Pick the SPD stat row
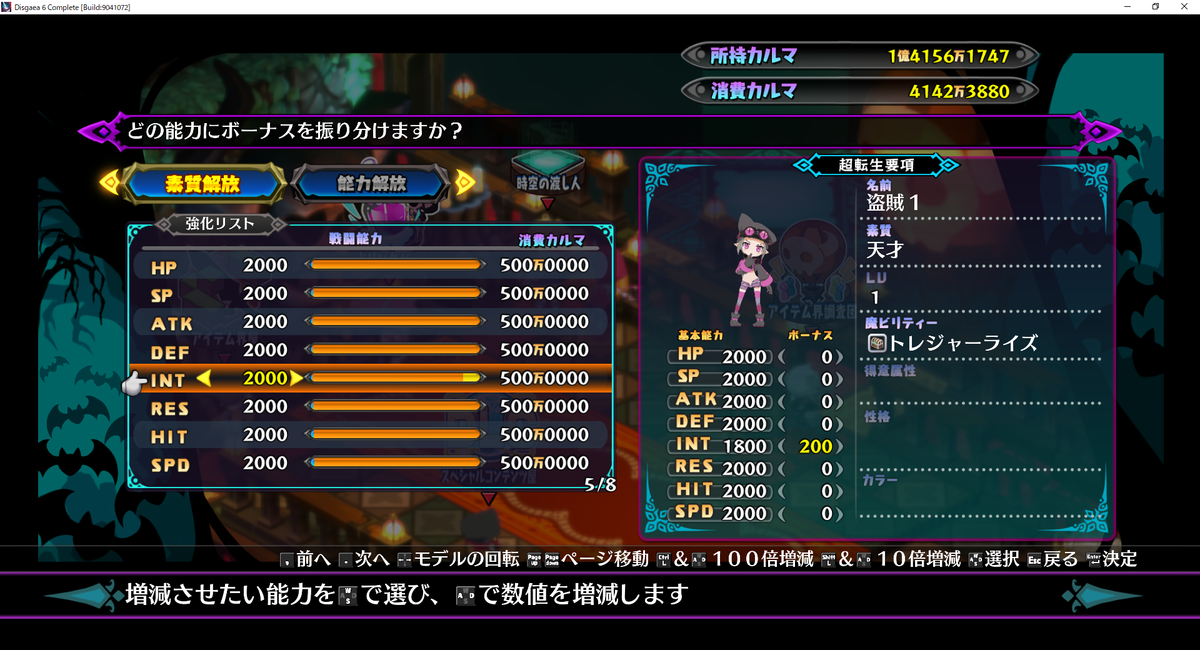 [x=370, y=463]
